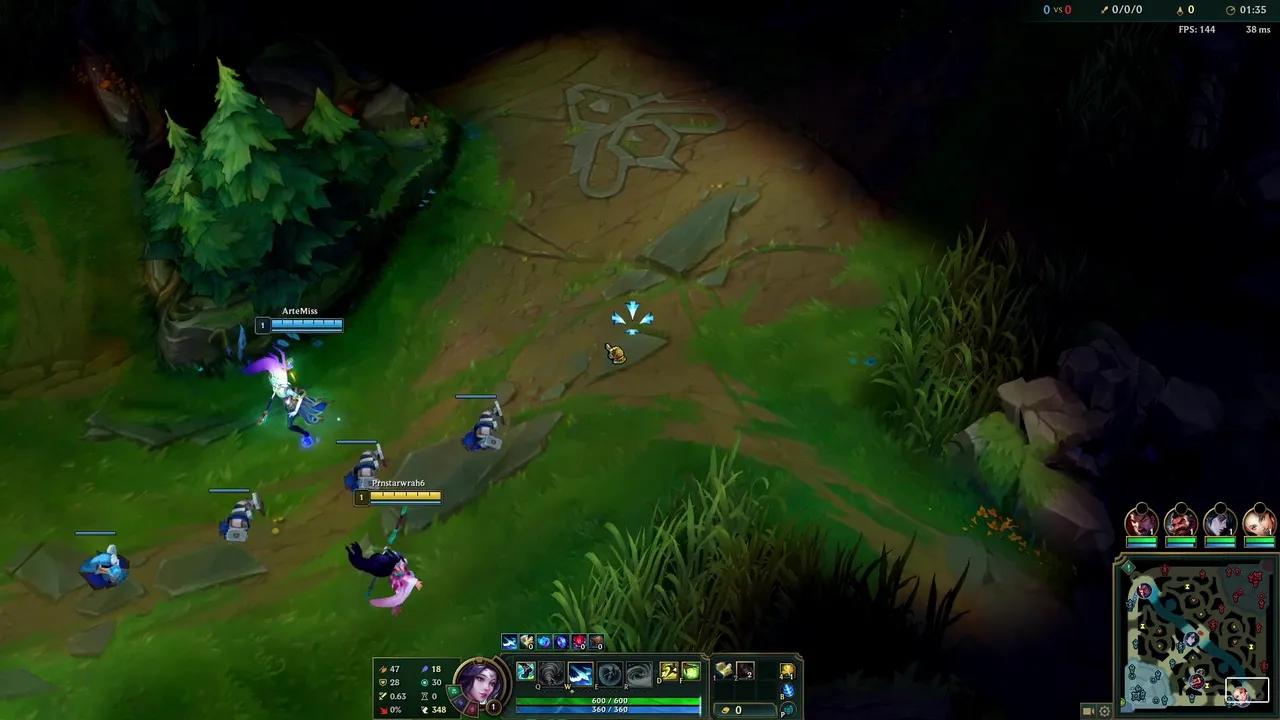Click the Warding Totem trinket slot
This screenshot has height=720, width=1280.
pyautogui.click(x=788, y=671)
